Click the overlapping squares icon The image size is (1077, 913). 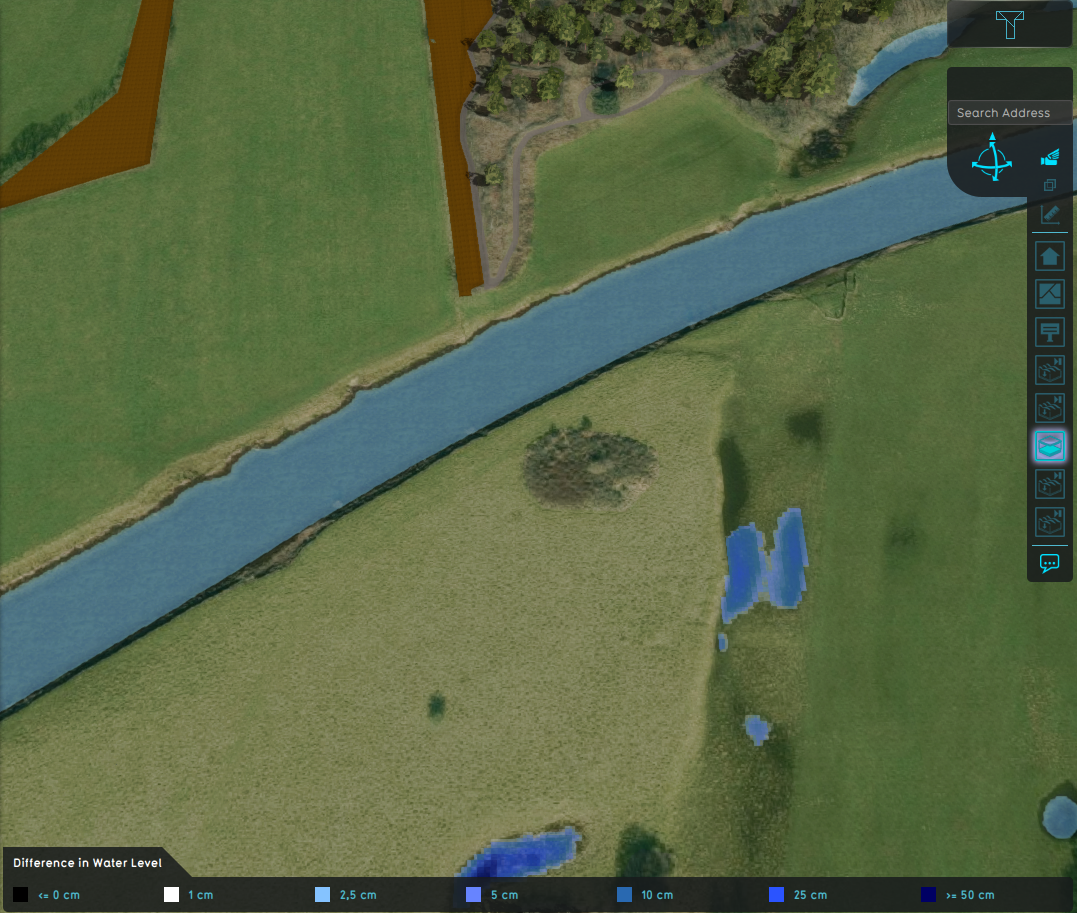point(1050,185)
